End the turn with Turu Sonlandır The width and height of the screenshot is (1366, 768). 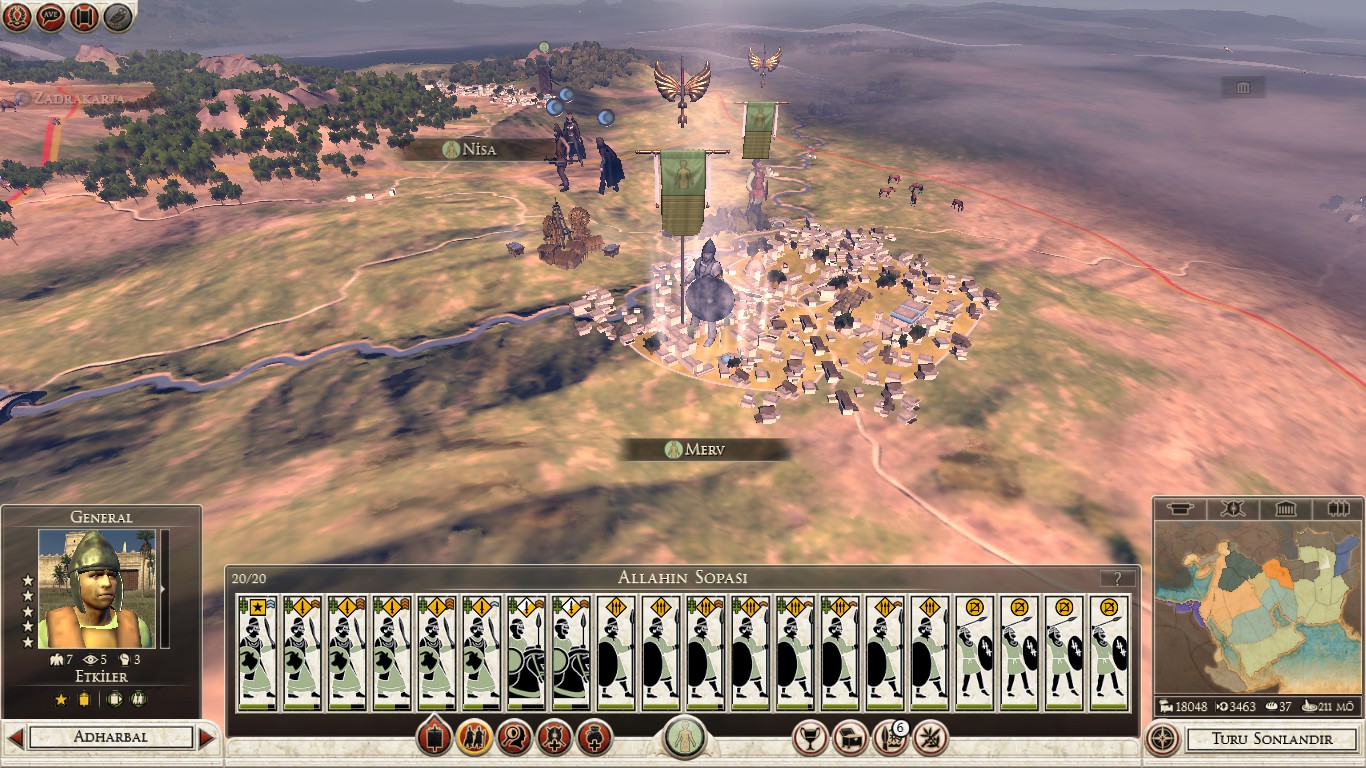1272,739
